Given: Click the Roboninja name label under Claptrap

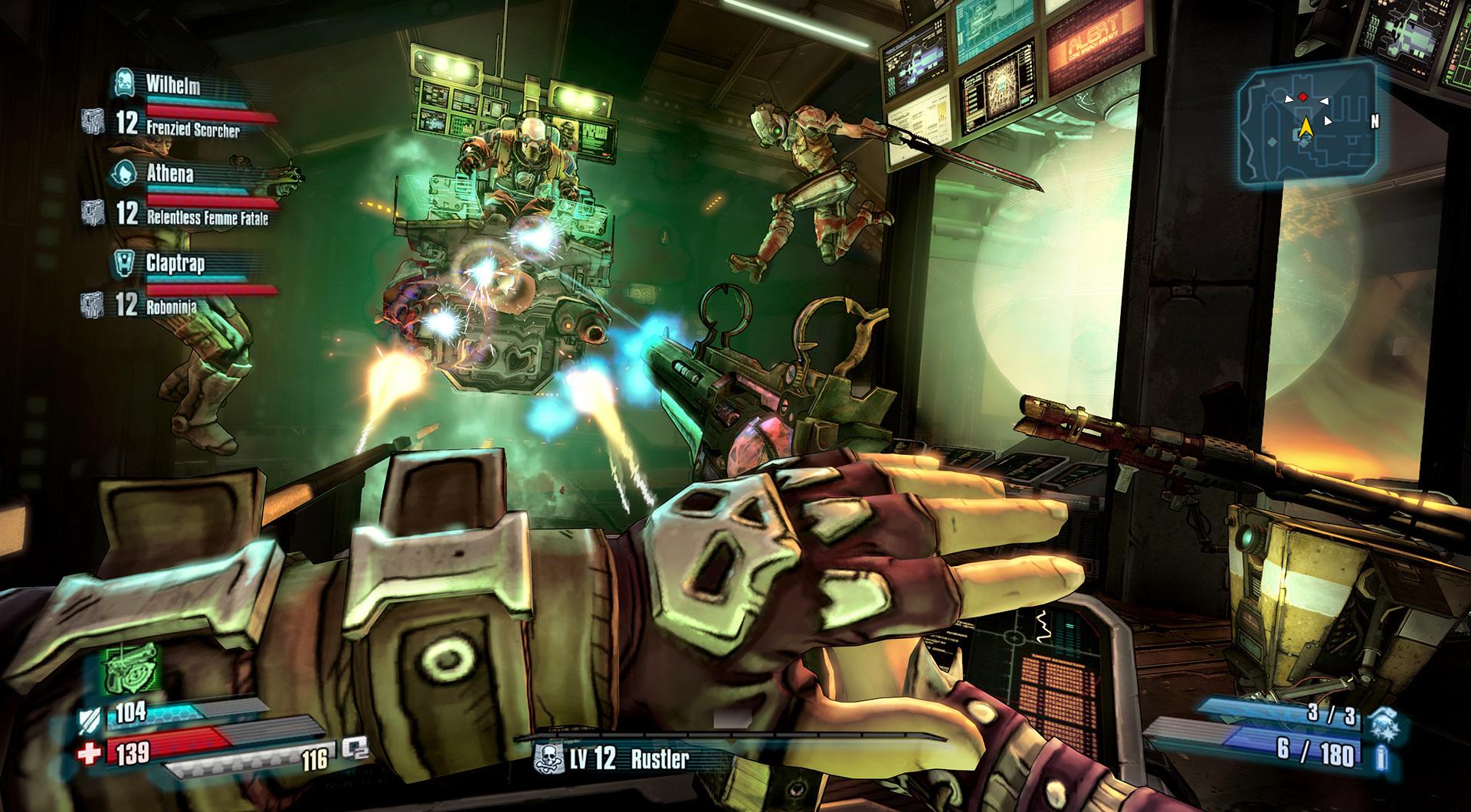Looking at the screenshot, I should (x=170, y=306).
